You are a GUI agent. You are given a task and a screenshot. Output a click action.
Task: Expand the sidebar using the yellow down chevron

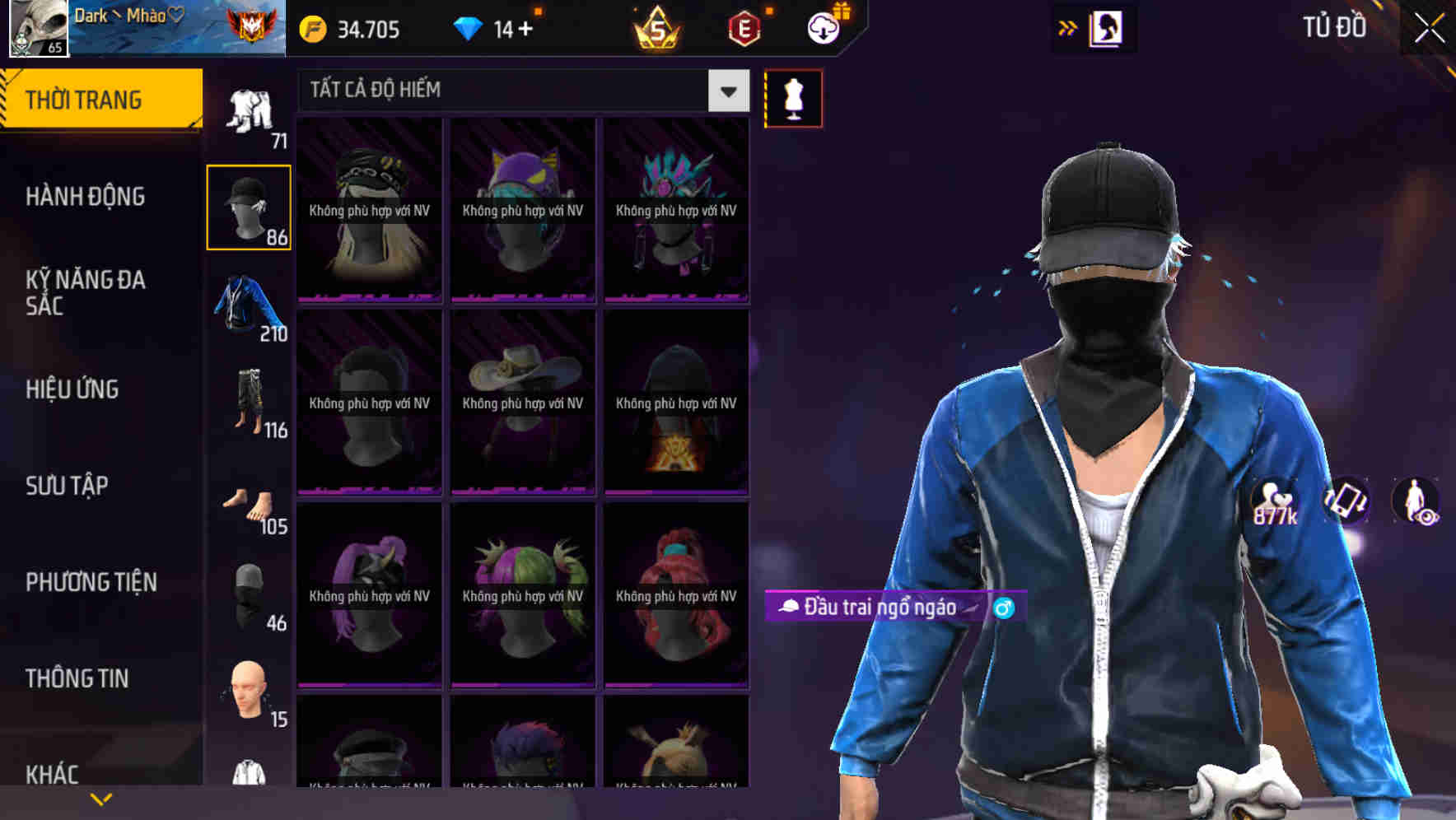click(100, 797)
